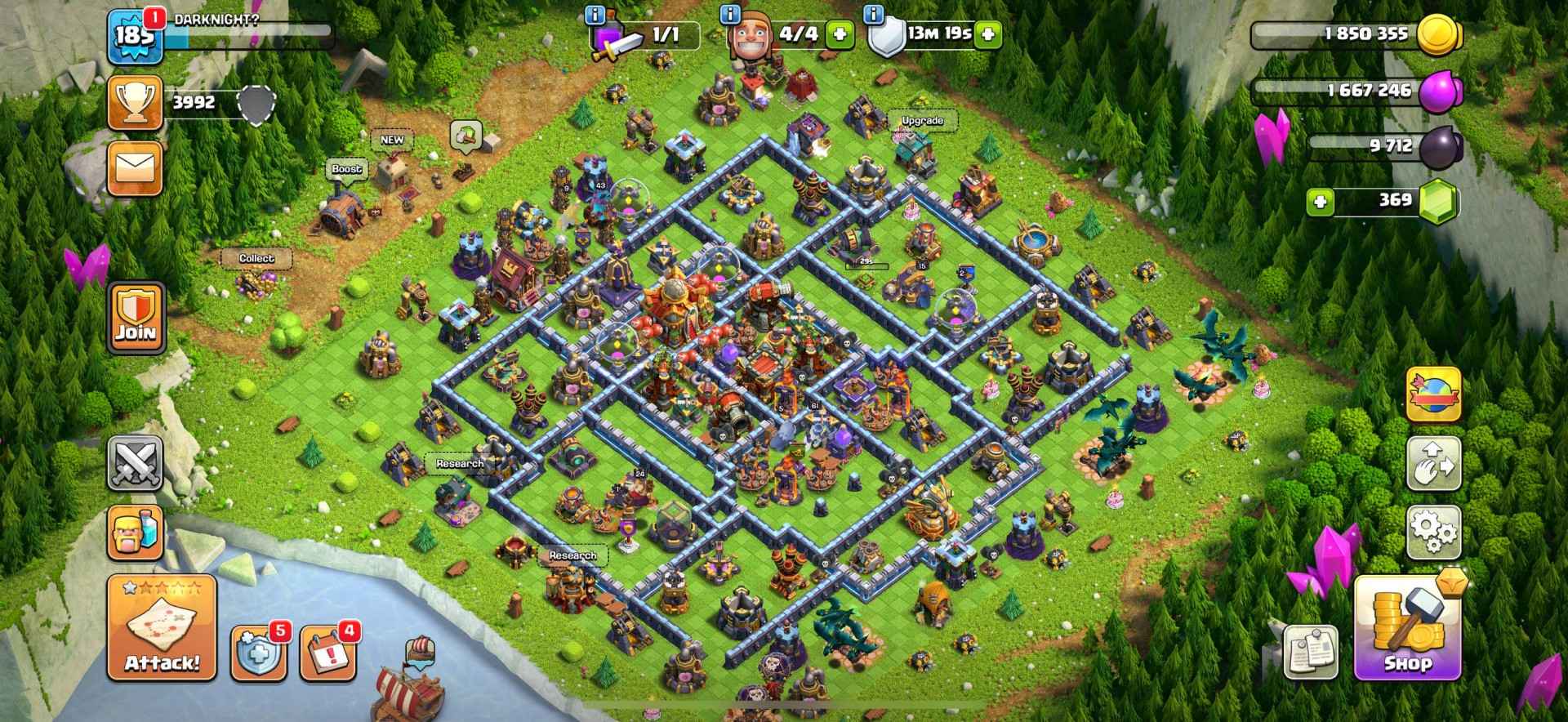Tap the Boost bubble
This screenshot has height=722, width=1568.
click(x=346, y=169)
